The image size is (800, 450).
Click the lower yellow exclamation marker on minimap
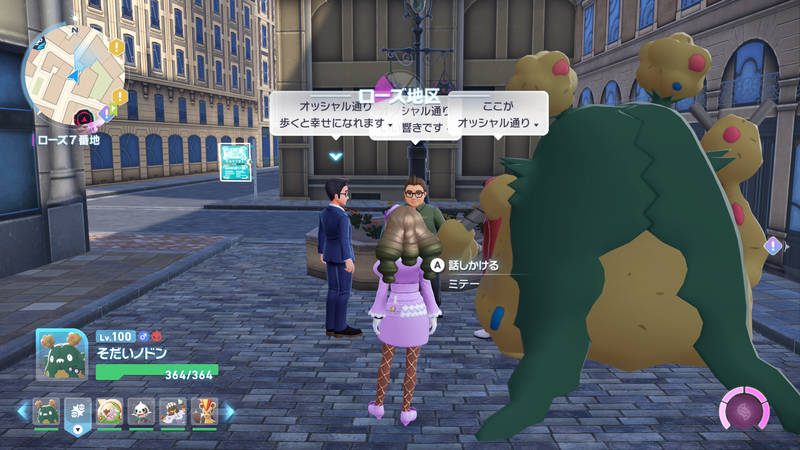(119, 97)
